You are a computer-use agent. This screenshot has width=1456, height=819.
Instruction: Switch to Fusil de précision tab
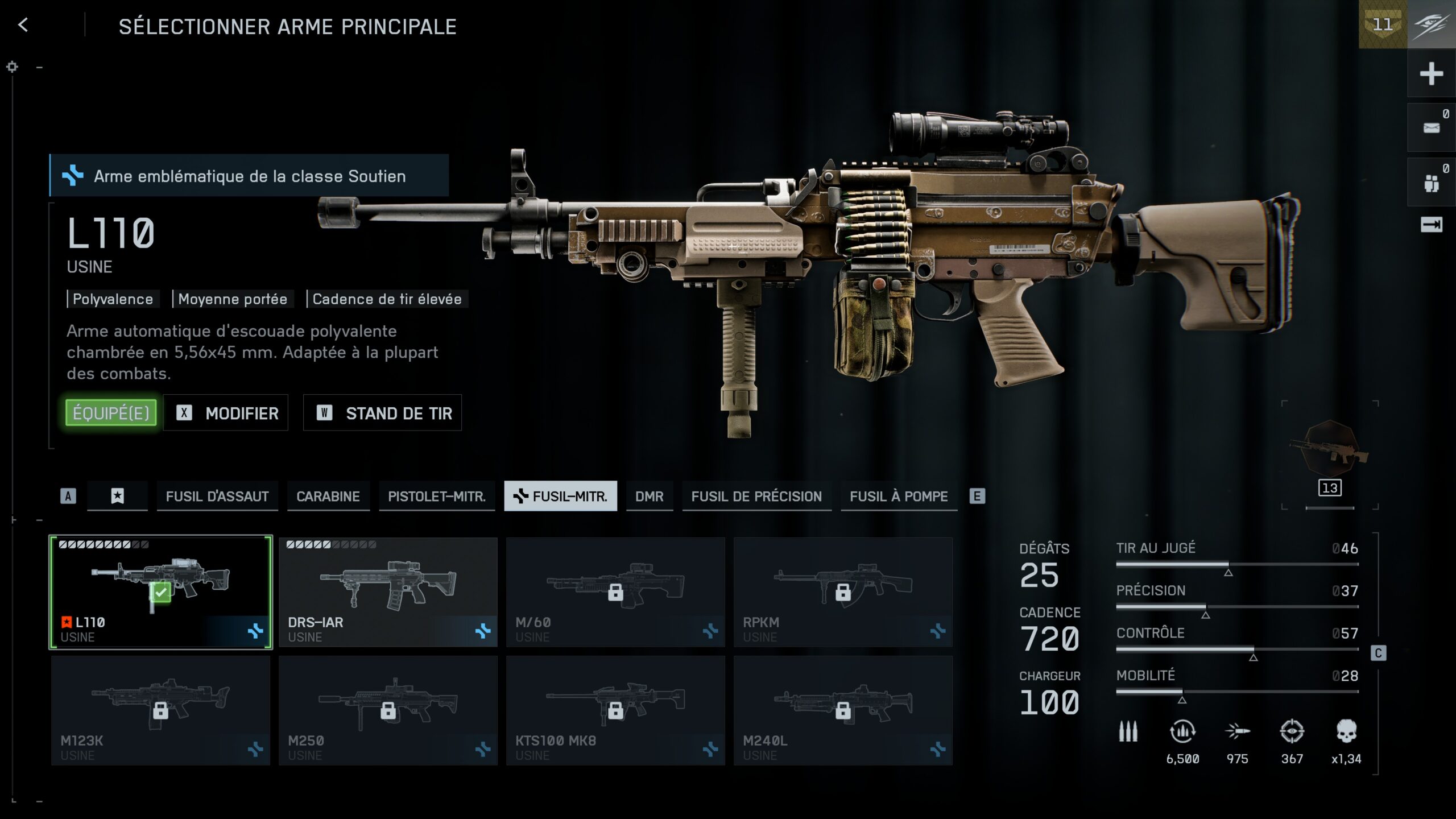pyautogui.click(x=756, y=497)
